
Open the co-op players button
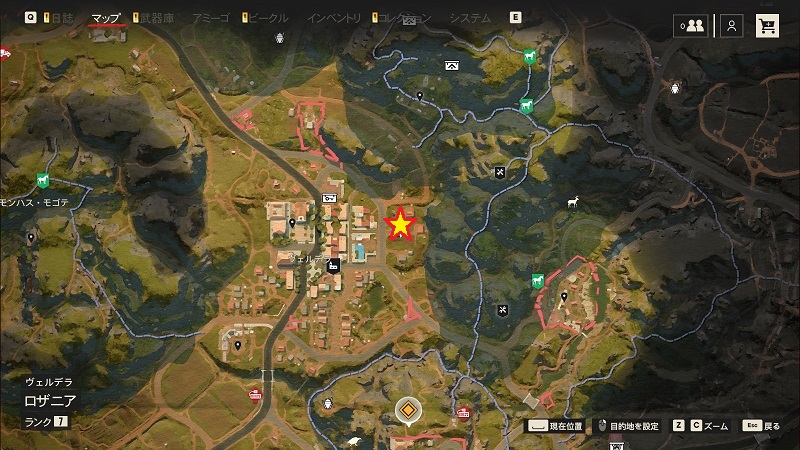[691, 26]
